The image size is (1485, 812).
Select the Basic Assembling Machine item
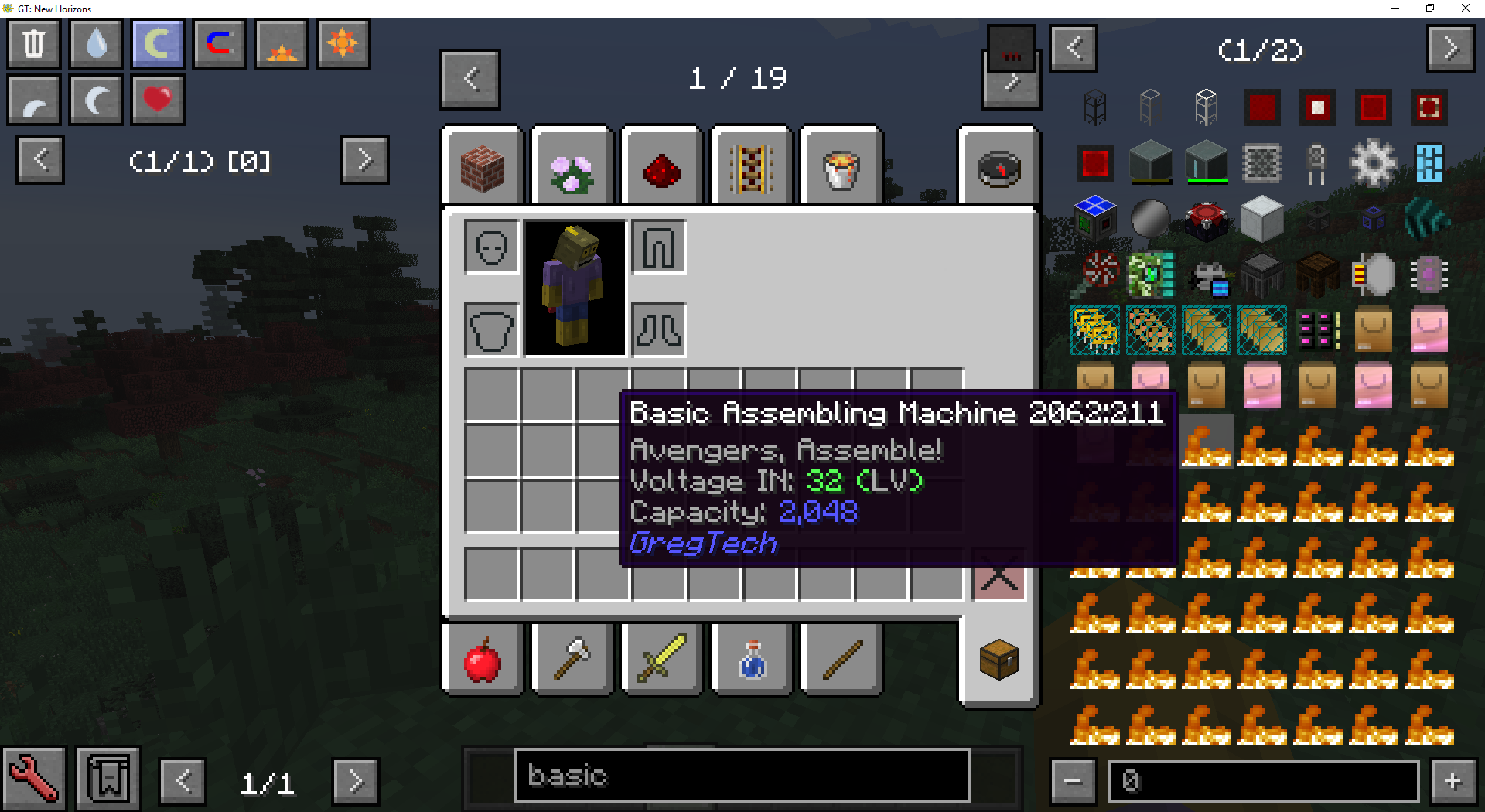pyautogui.click(x=1206, y=441)
